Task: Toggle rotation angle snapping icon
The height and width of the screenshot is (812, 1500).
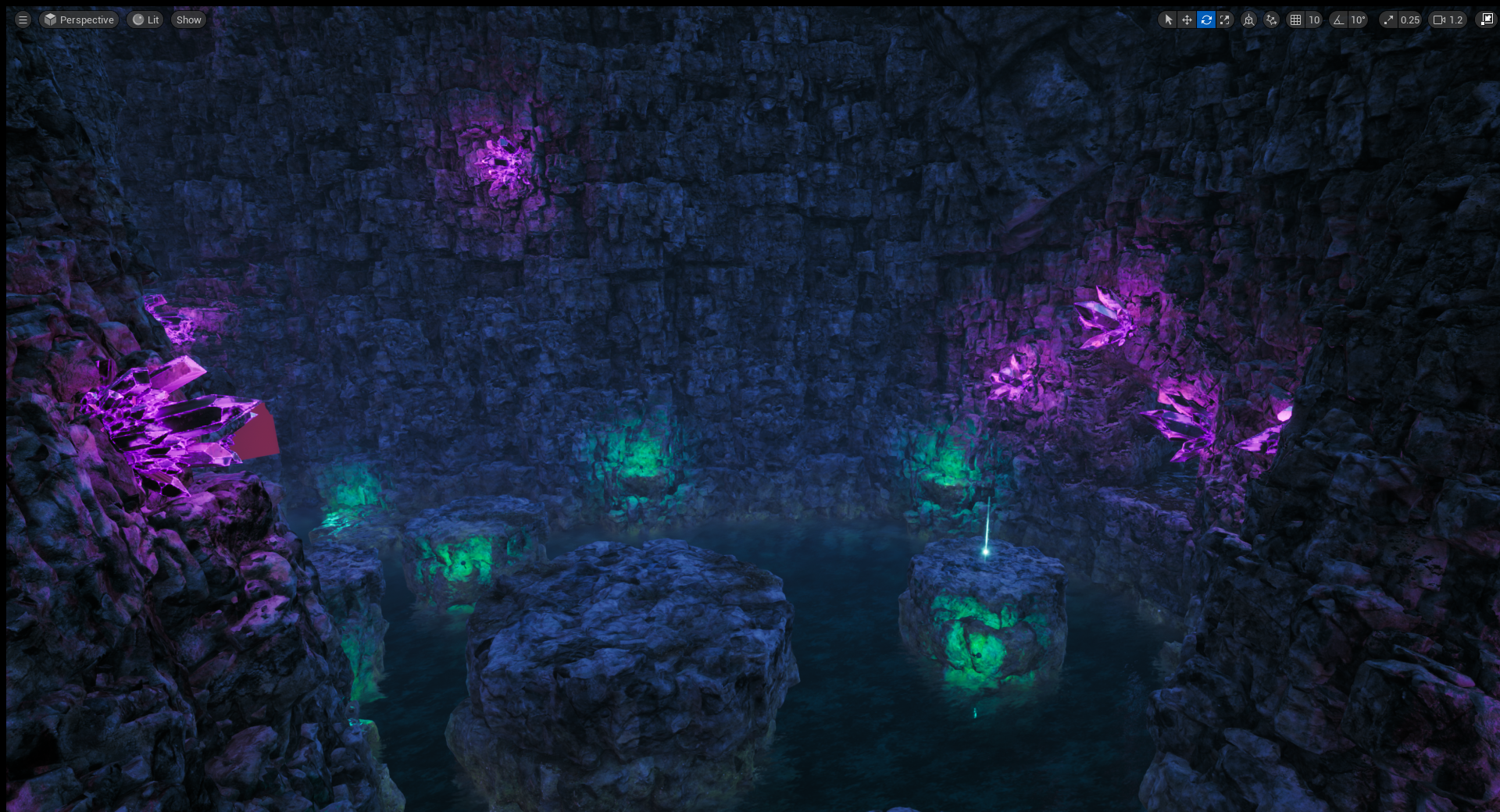Action: coord(1339,20)
